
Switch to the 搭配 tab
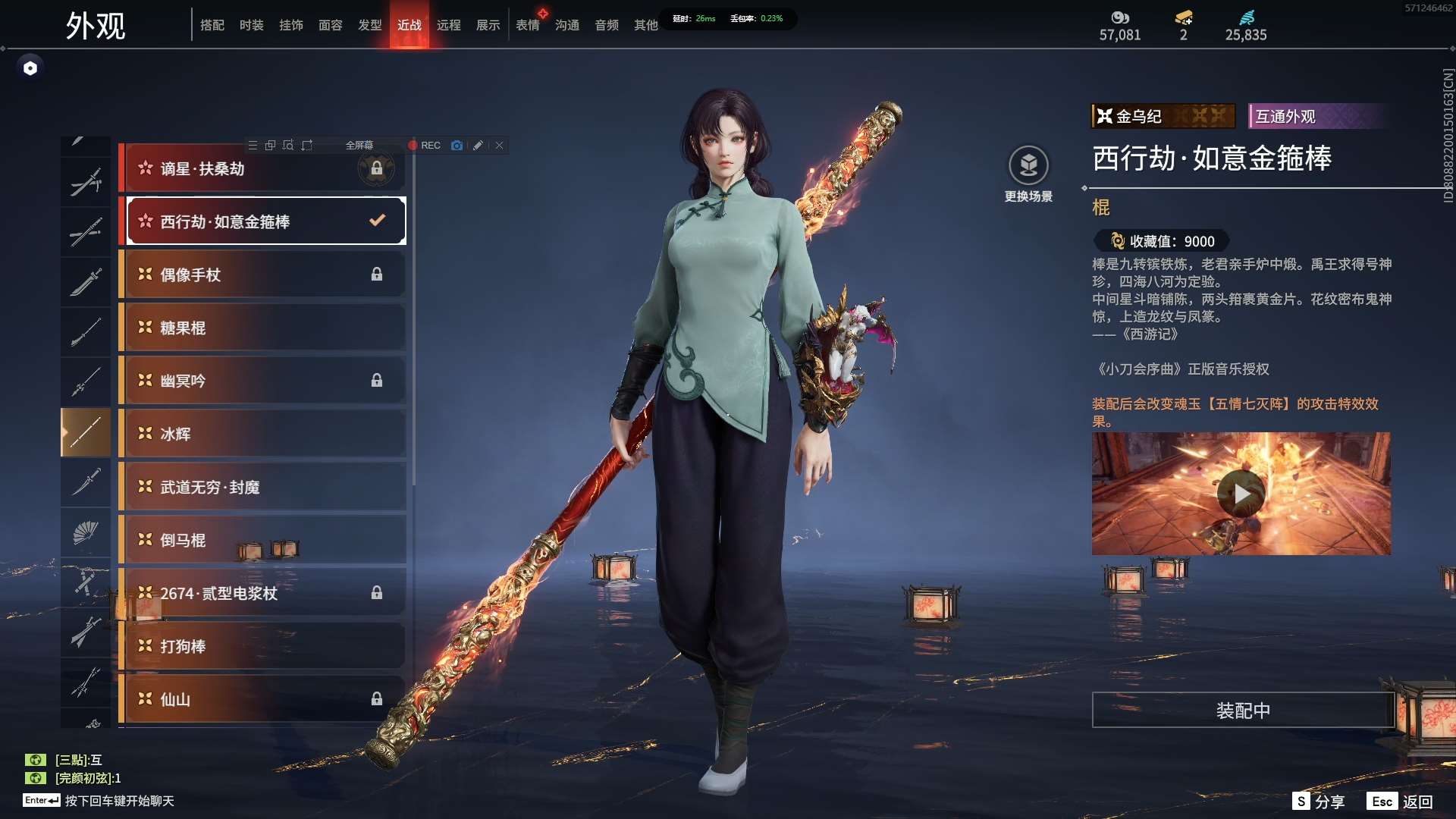(212, 25)
